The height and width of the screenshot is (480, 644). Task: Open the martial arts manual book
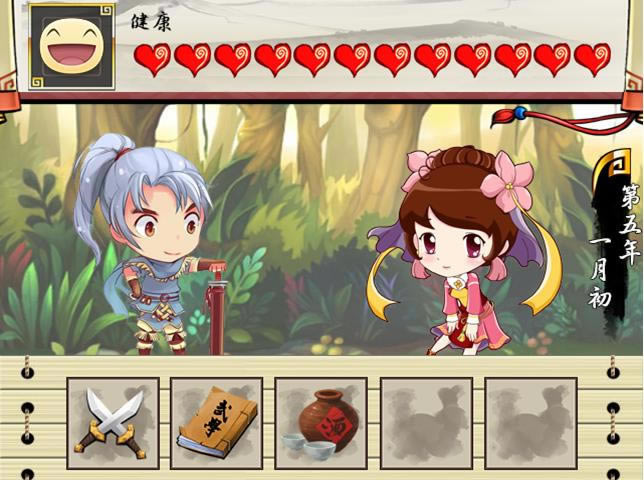(x=216, y=423)
